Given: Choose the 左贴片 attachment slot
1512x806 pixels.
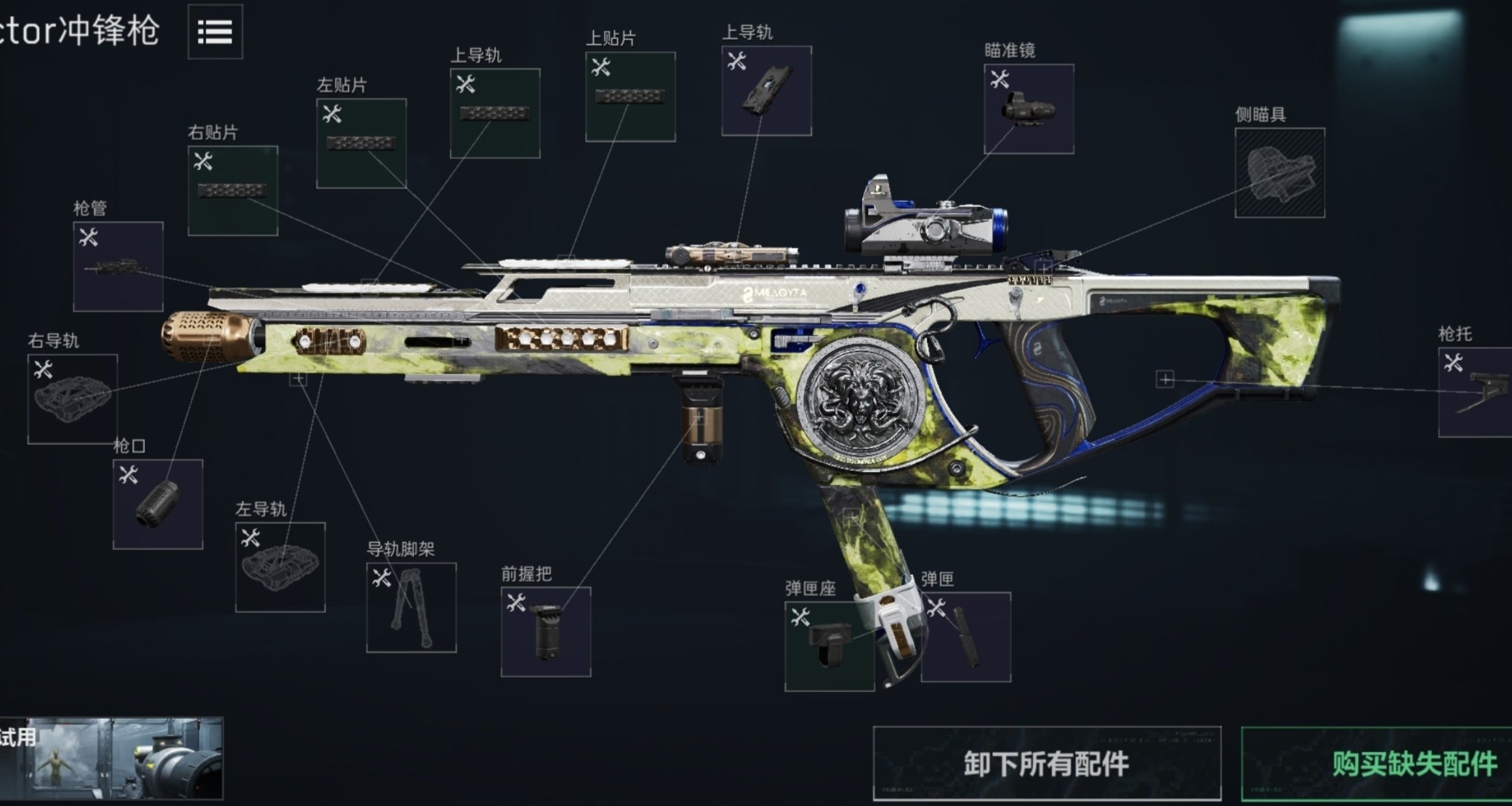Looking at the screenshot, I should [361, 143].
